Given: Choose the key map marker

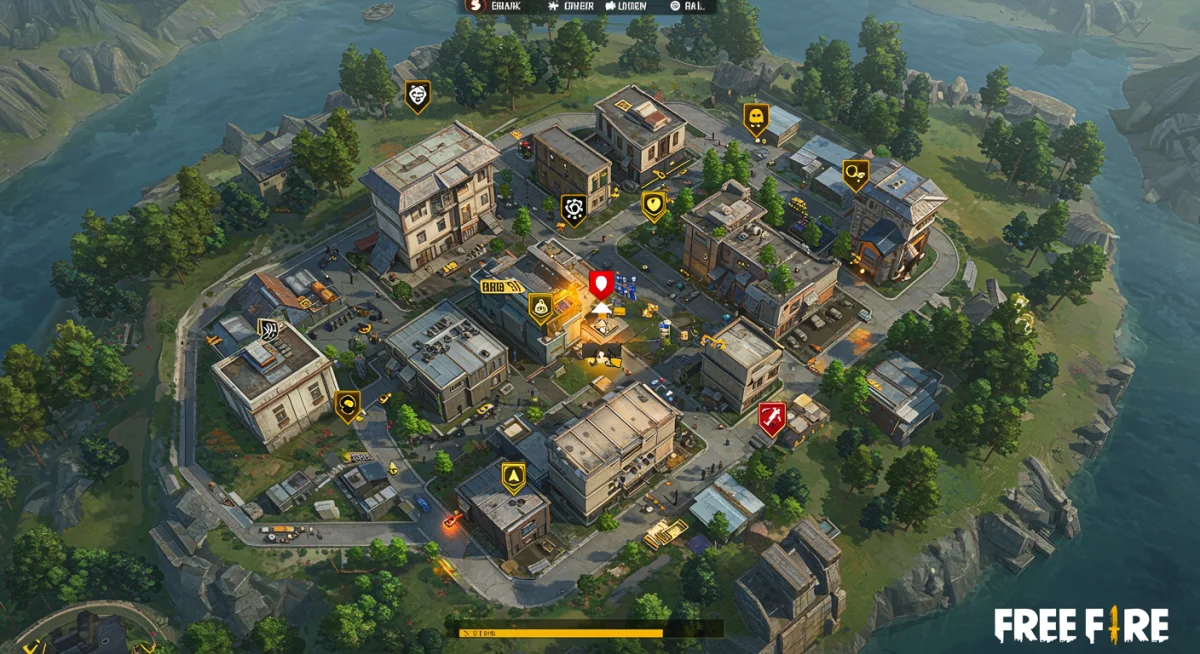Looking at the screenshot, I should click(x=854, y=175).
